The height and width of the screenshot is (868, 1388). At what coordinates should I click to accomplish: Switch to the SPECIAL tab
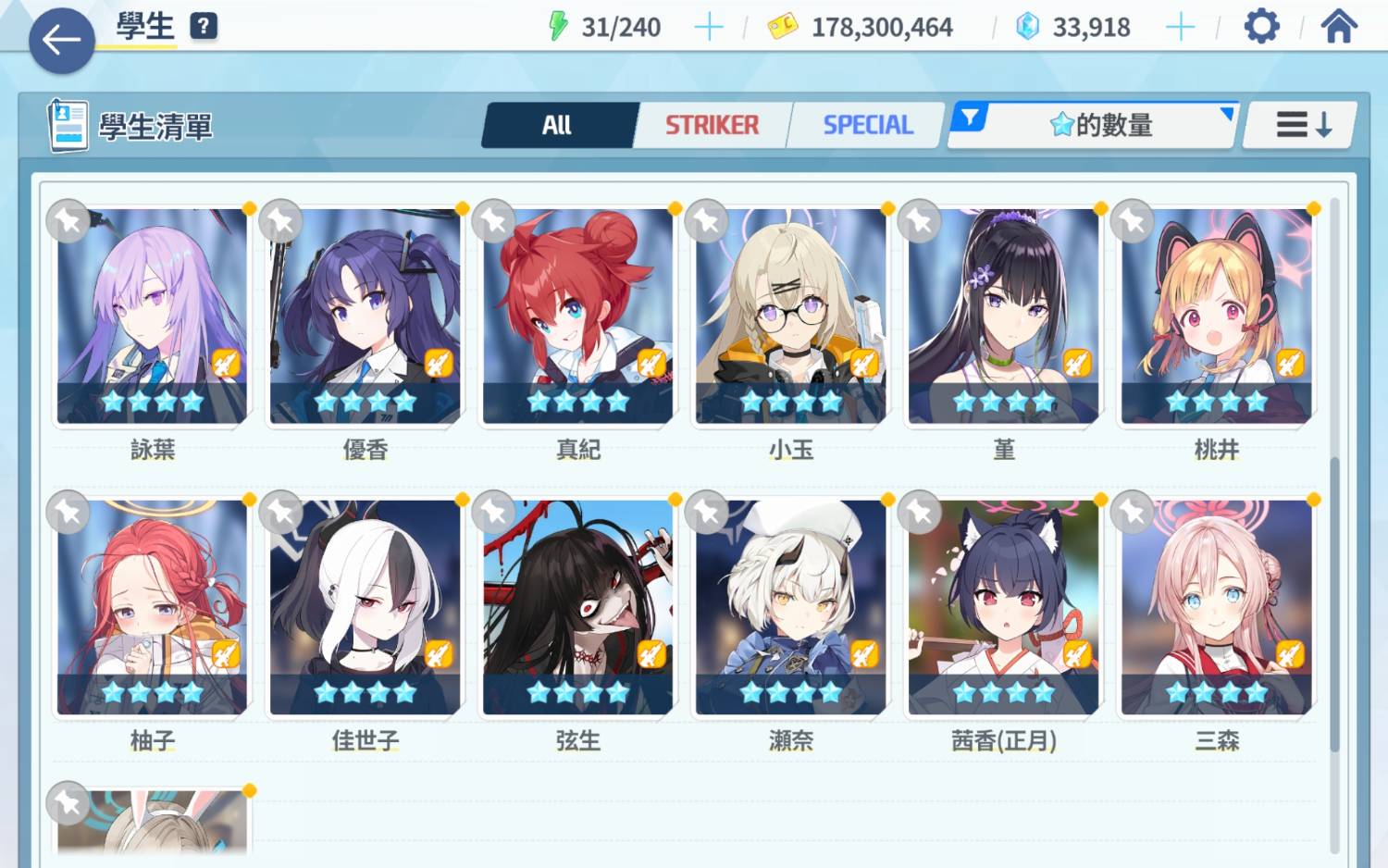pyautogui.click(x=867, y=125)
